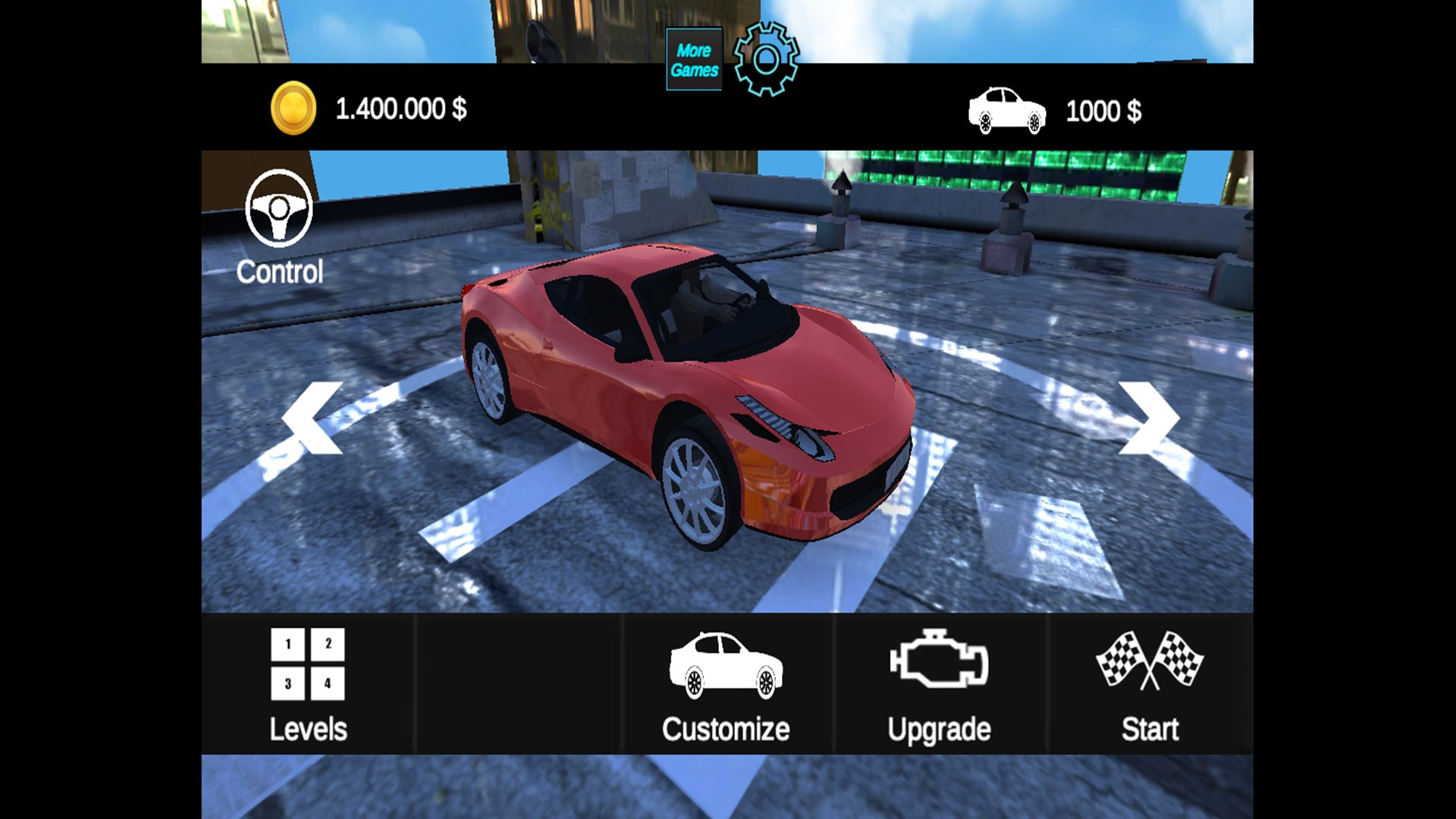Open the More Games link
This screenshot has height=819, width=1456.
[694, 60]
